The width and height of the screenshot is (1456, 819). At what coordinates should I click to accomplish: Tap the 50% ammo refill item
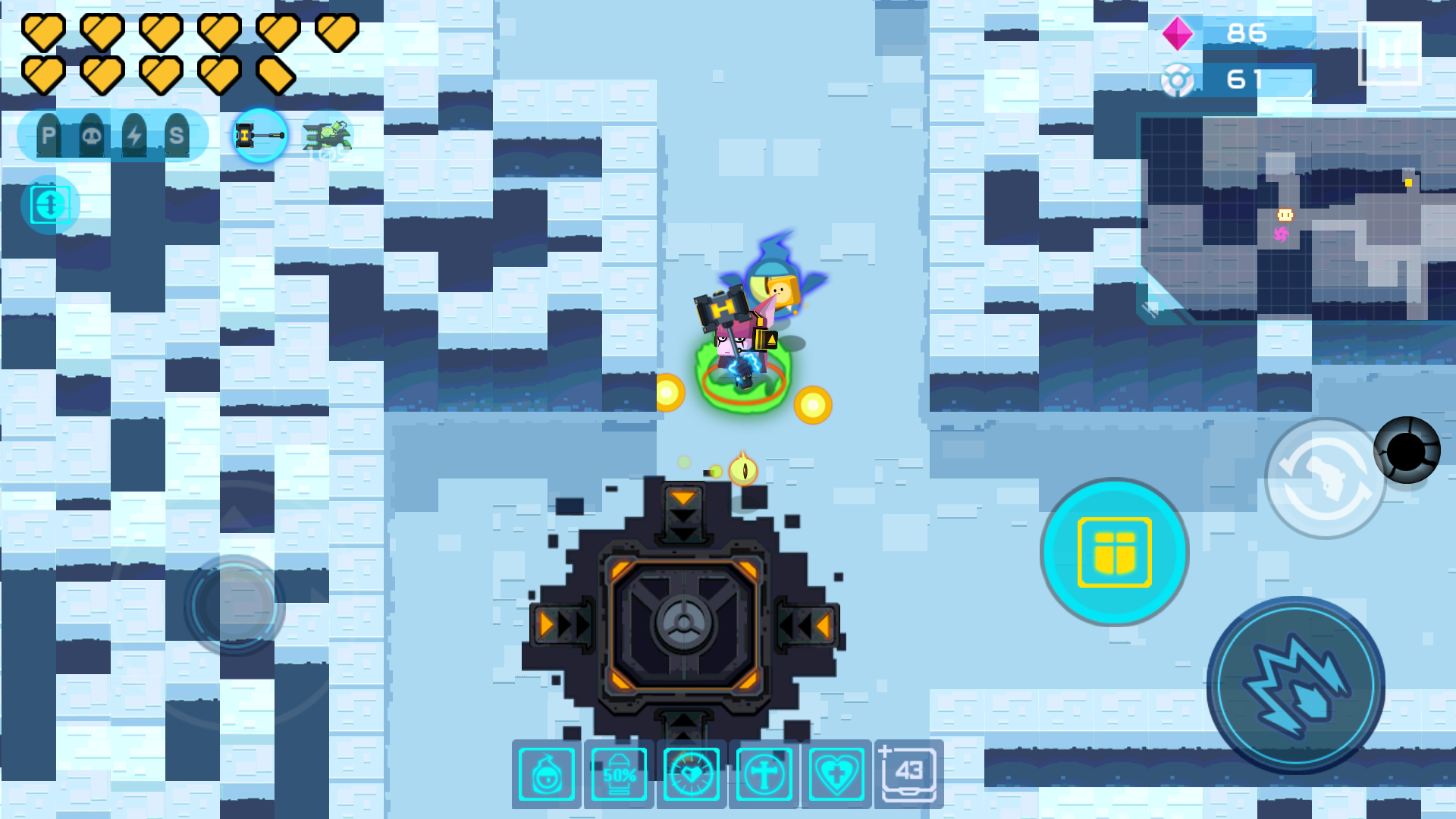[619, 773]
